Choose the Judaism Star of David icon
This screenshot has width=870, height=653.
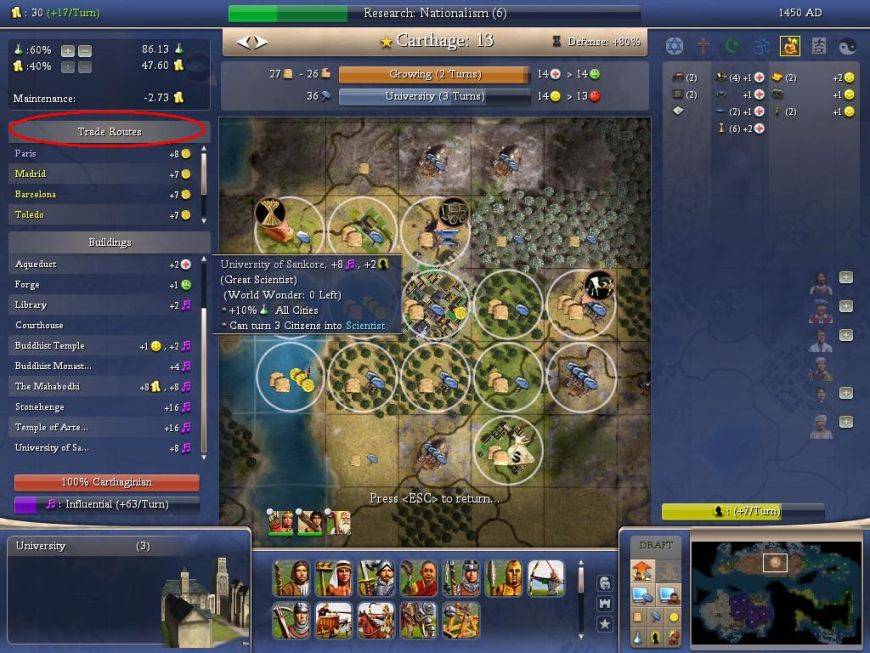(x=674, y=46)
